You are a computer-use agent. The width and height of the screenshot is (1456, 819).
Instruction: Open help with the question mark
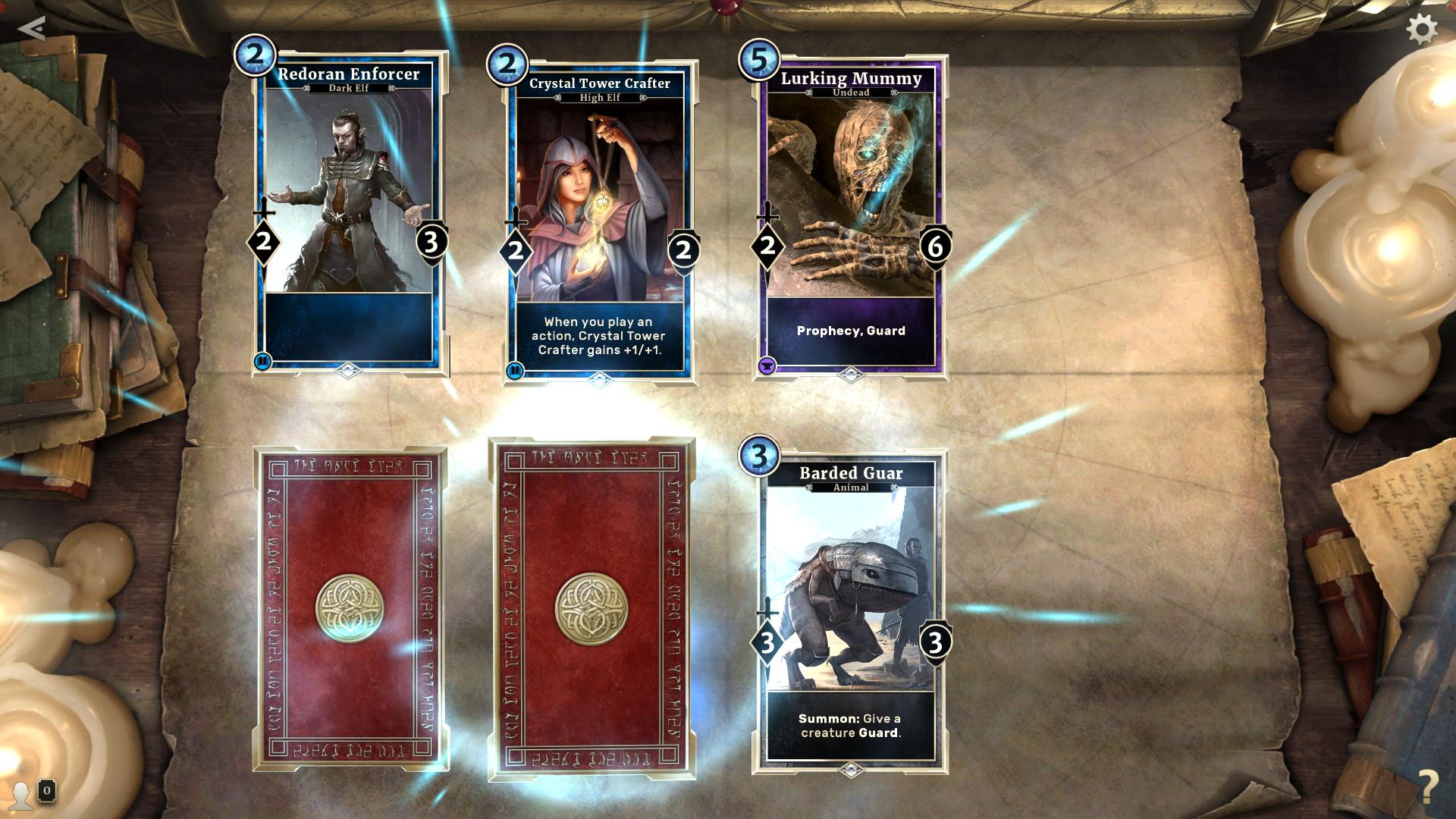tap(1427, 784)
